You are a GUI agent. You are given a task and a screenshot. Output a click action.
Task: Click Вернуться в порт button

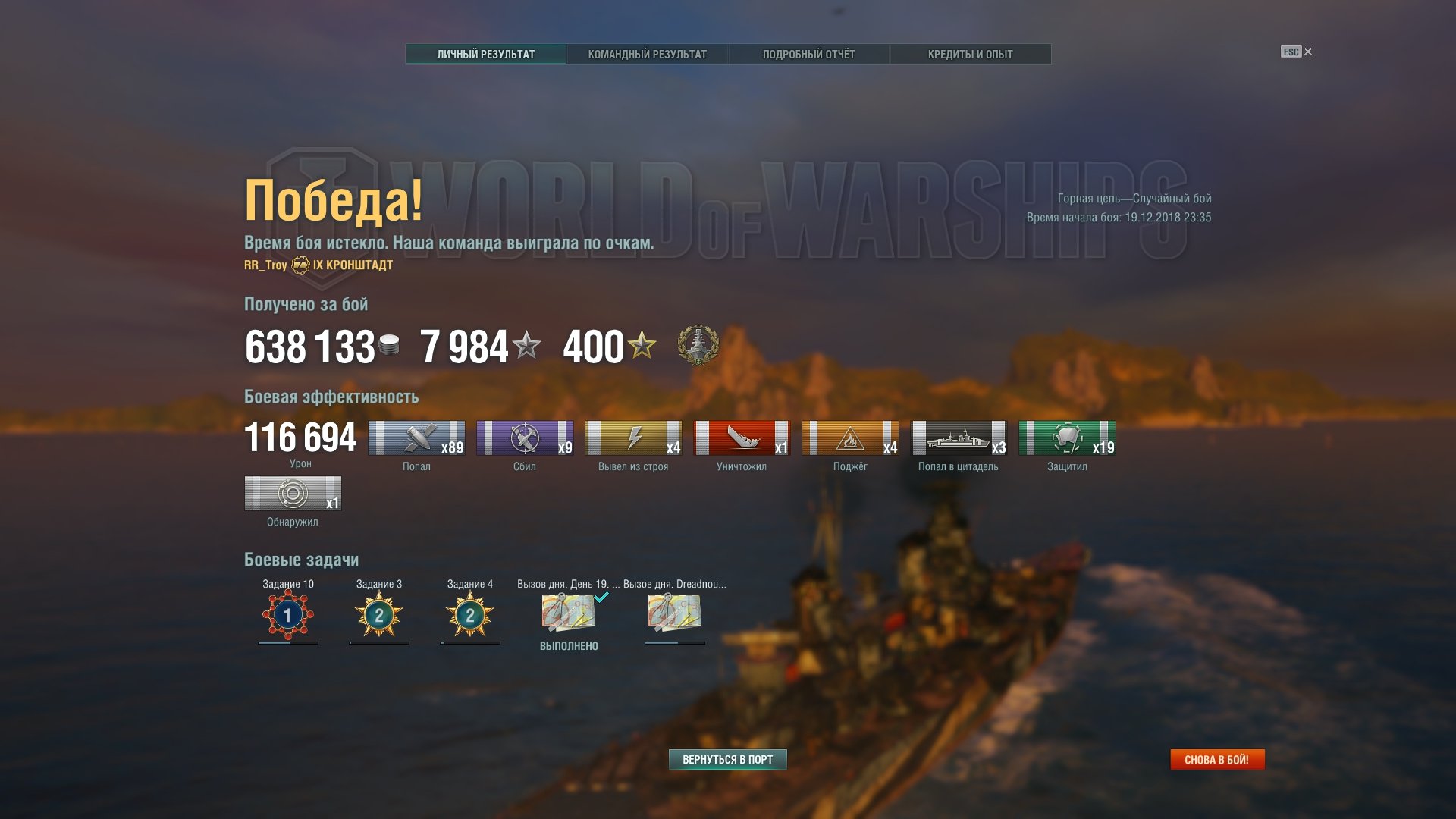coord(727,759)
